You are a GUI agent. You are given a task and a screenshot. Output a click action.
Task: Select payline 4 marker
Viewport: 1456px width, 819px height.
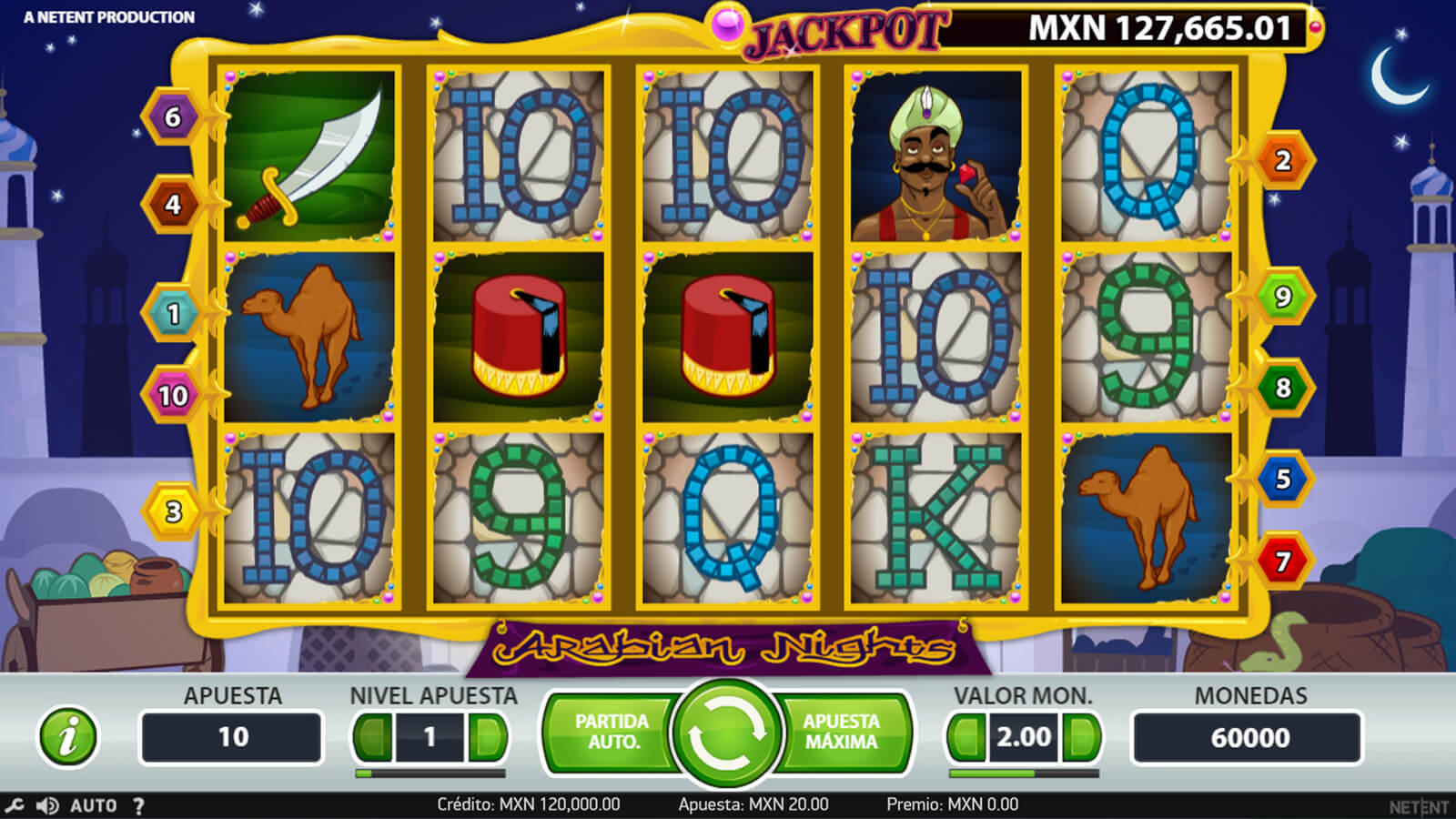click(173, 205)
